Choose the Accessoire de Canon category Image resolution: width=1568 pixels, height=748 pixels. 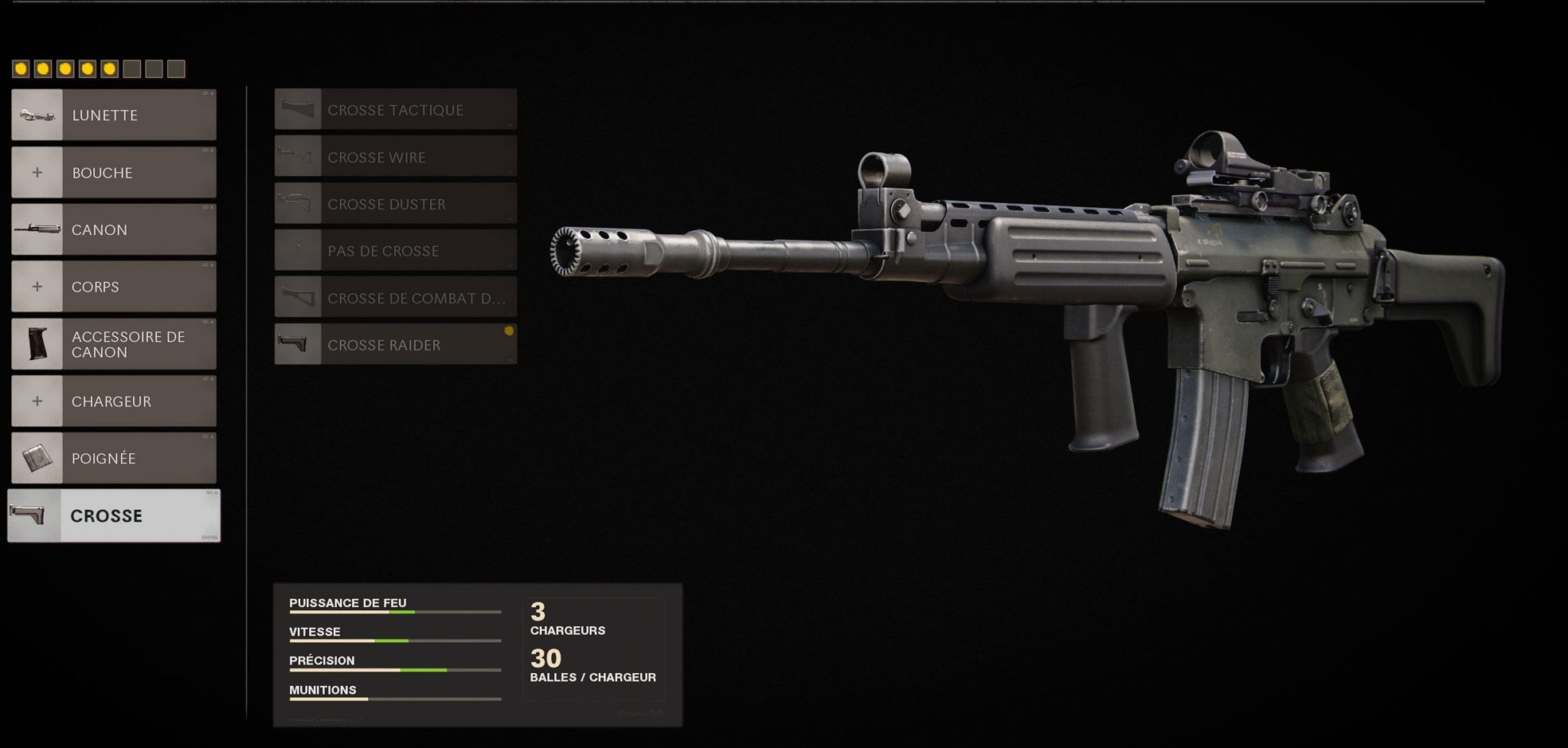click(x=113, y=344)
